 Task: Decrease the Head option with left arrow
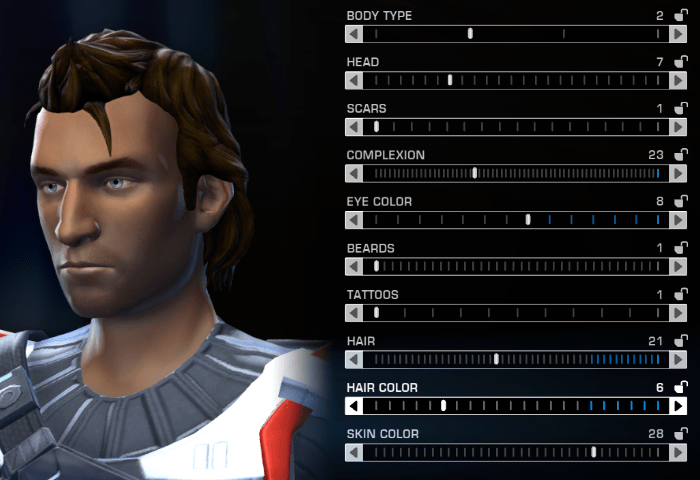(x=353, y=80)
